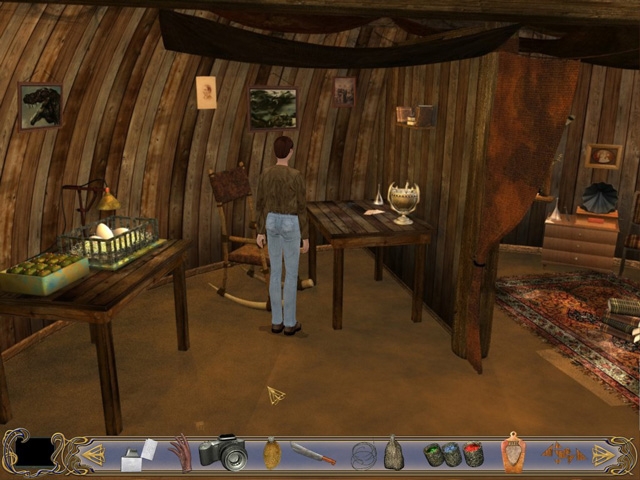This screenshot has width=640, height=480.
Task: Choose the three colored powder pots
Action: (x=453, y=454)
